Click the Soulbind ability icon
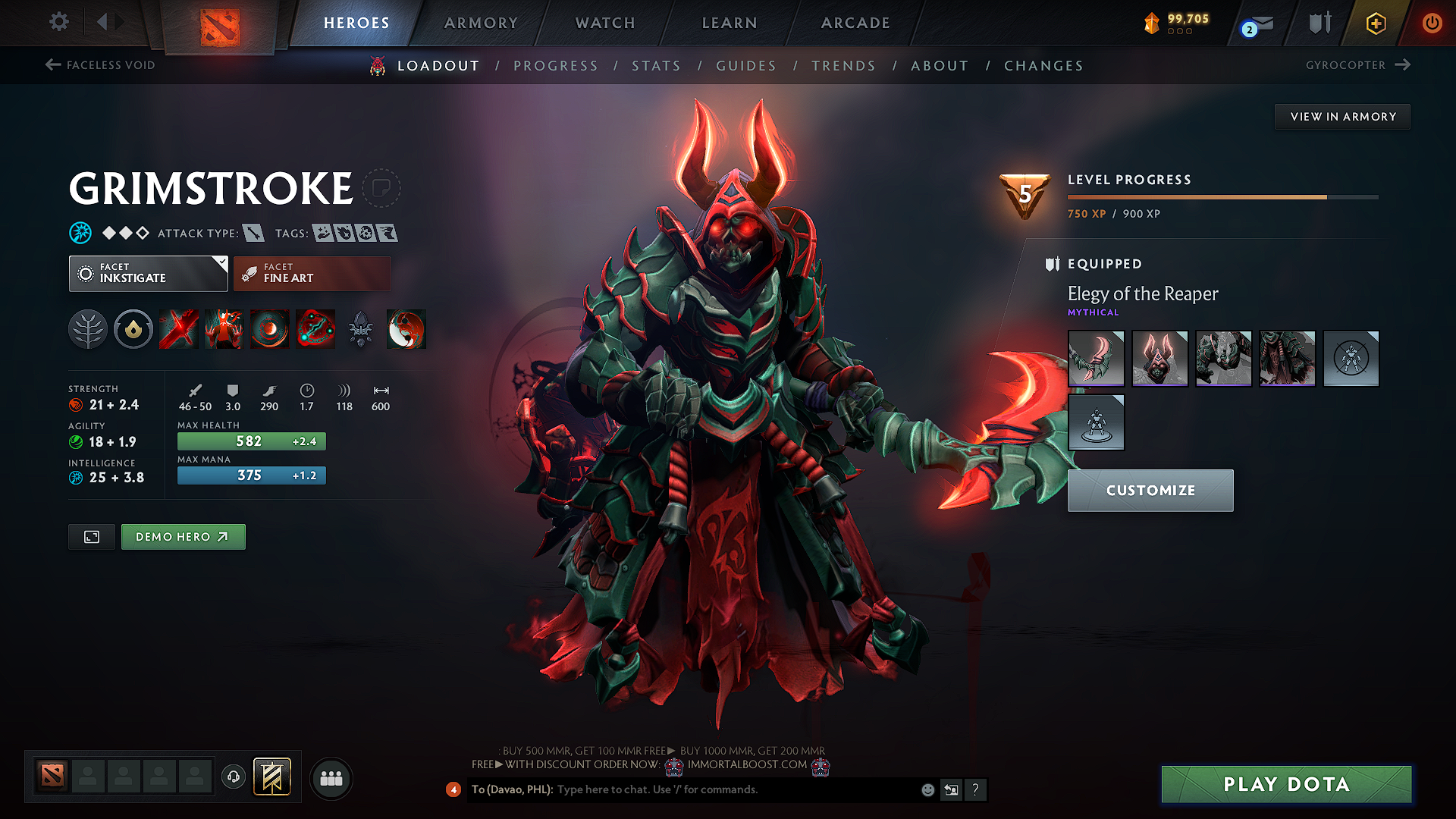The width and height of the screenshot is (1456, 819). [316, 329]
